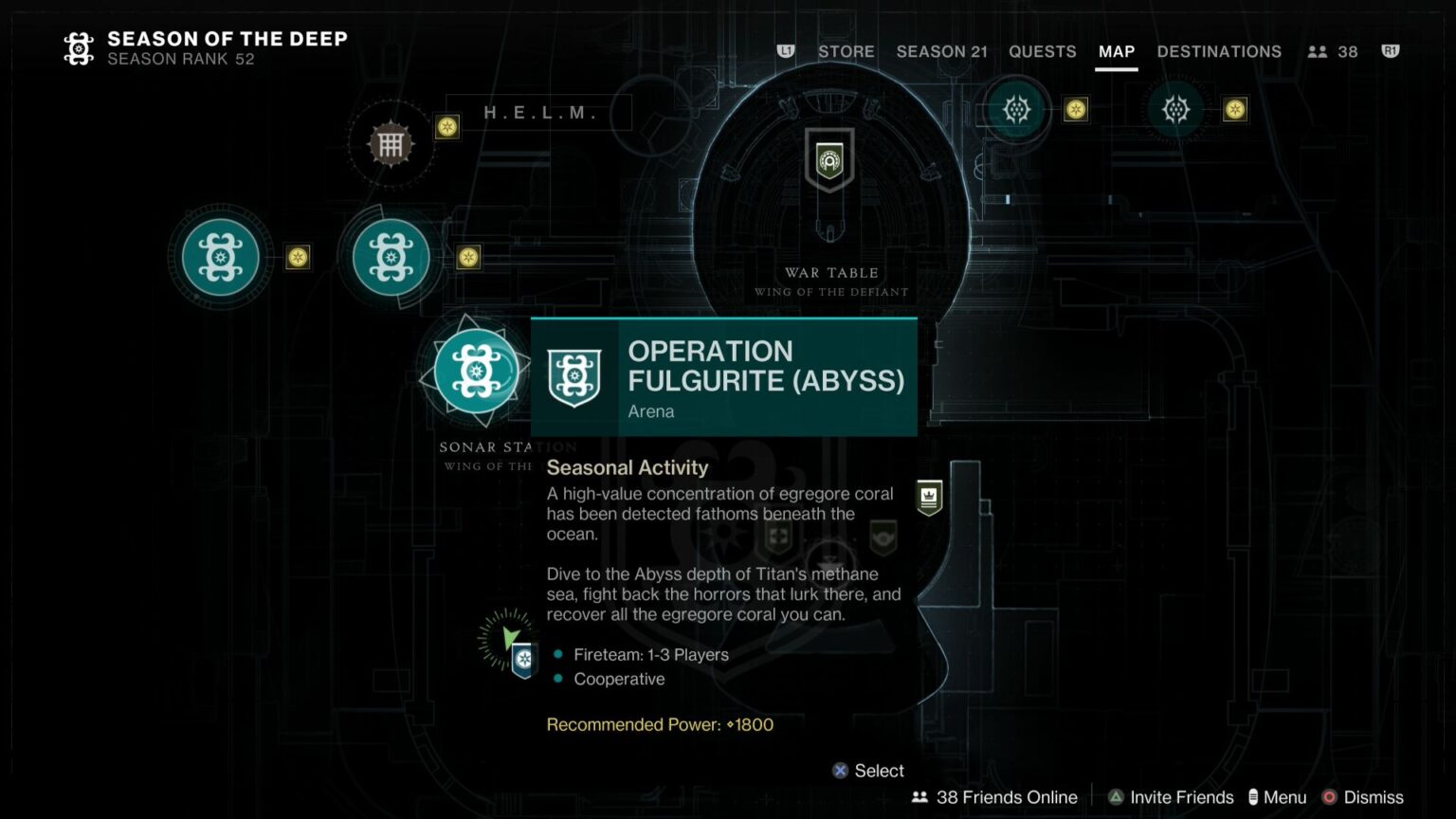The height and width of the screenshot is (819, 1456).
Task: Open the Season of the Deep rank emblem
Action: click(79, 48)
